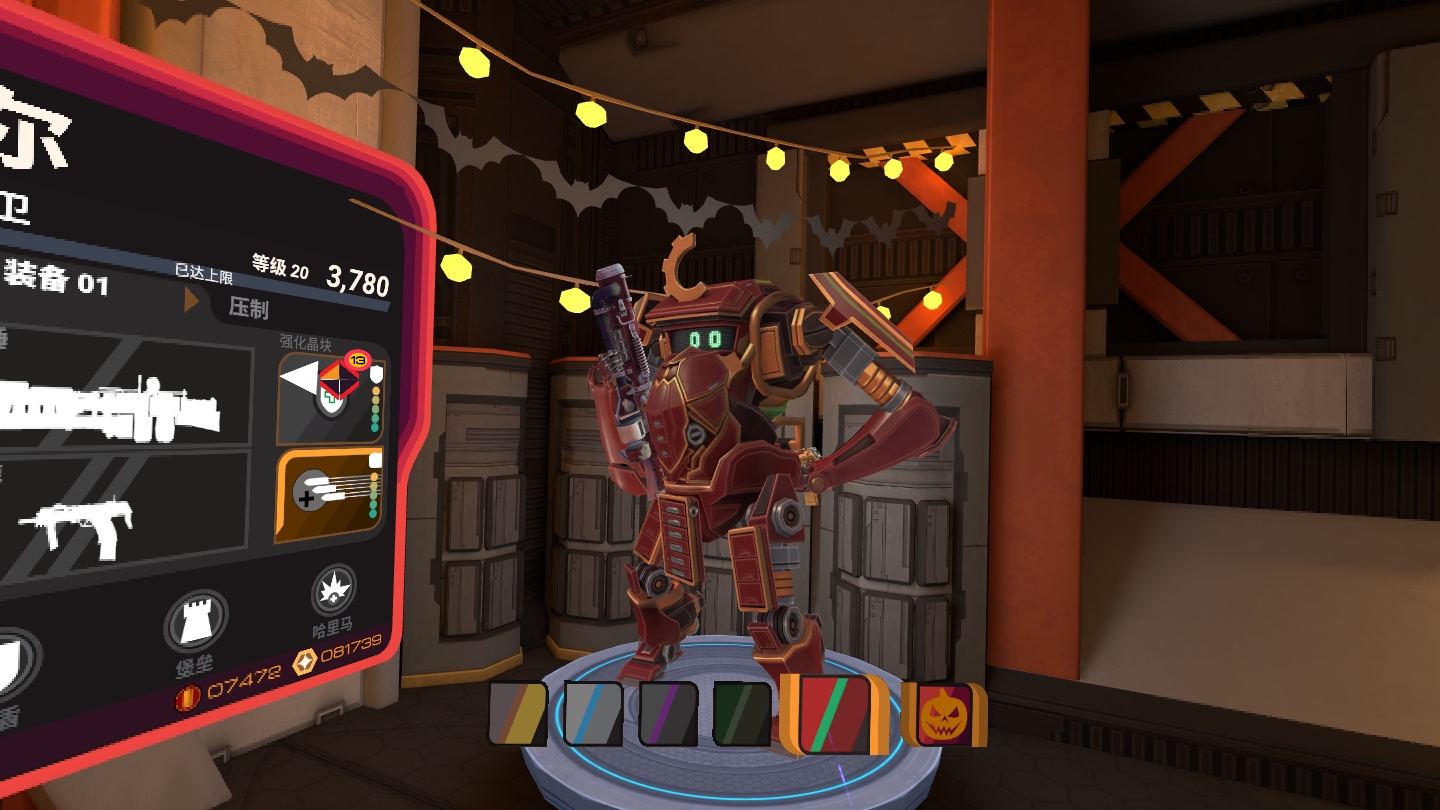Select the orange highlighted bullet crystal slot
The width and height of the screenshot is (1440, 810).
pos(330,496)
